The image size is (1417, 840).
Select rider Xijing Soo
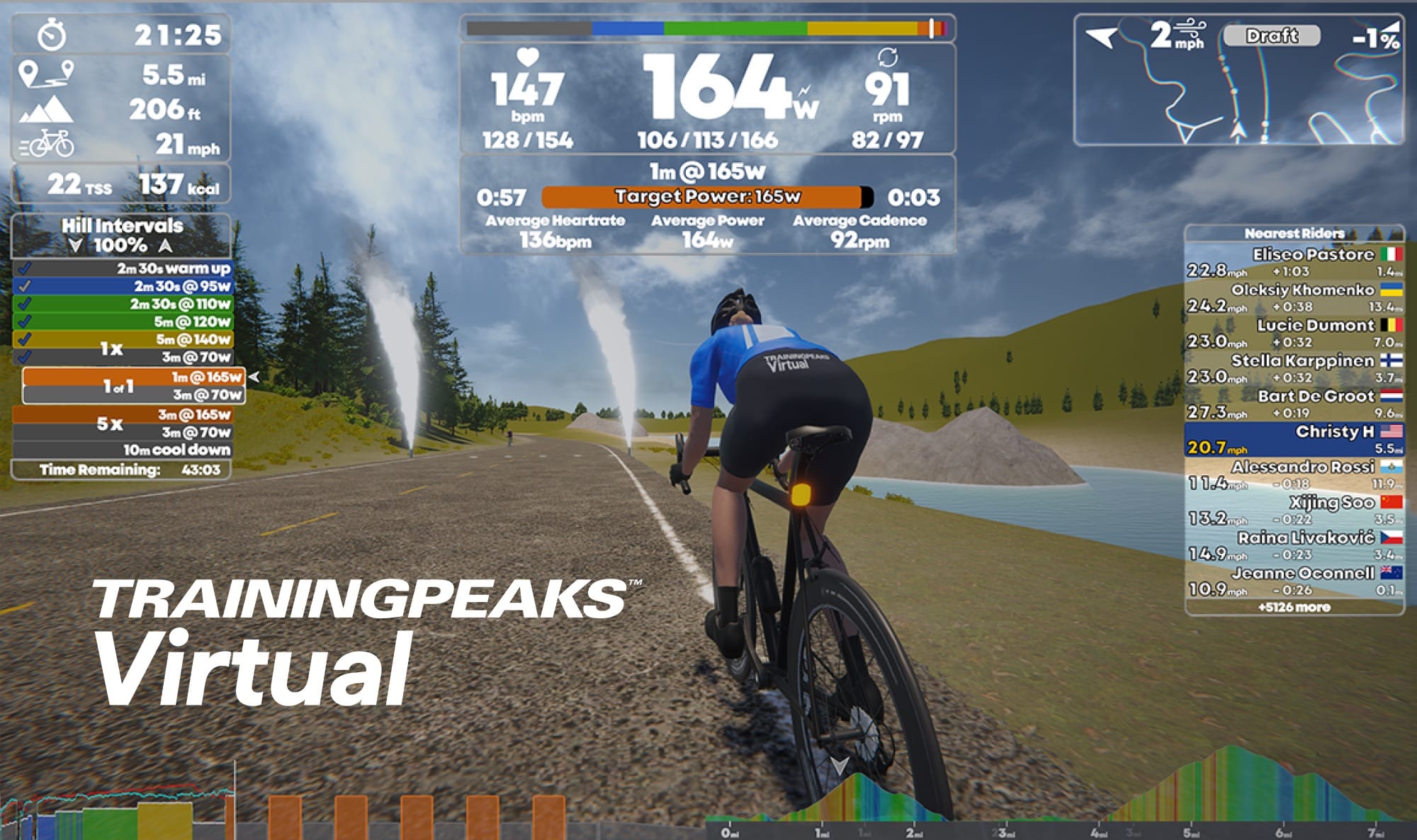tap(1294, 510)
